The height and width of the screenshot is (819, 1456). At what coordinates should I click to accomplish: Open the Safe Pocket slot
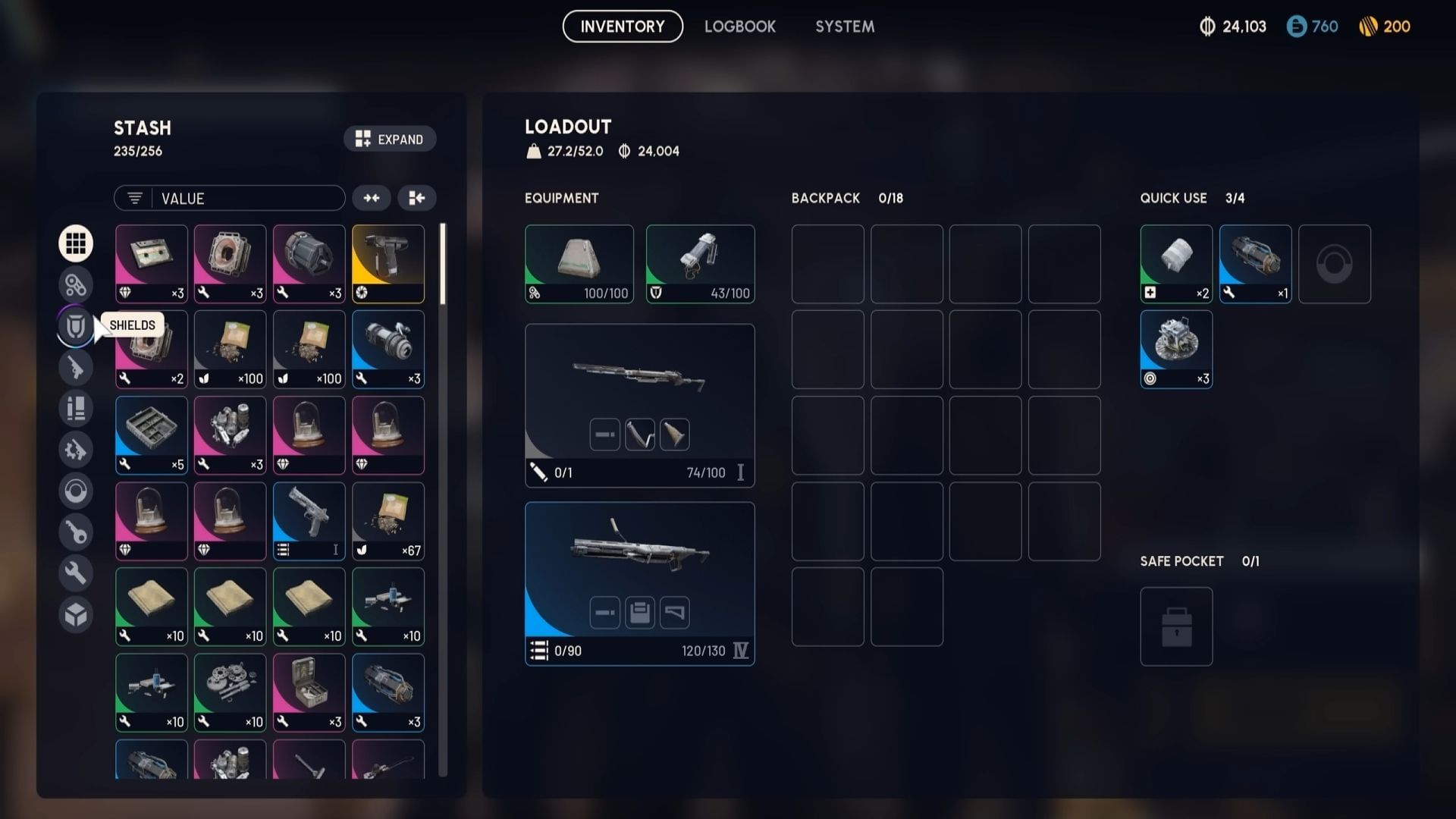pyautogui.click(x=1176, y=626)
